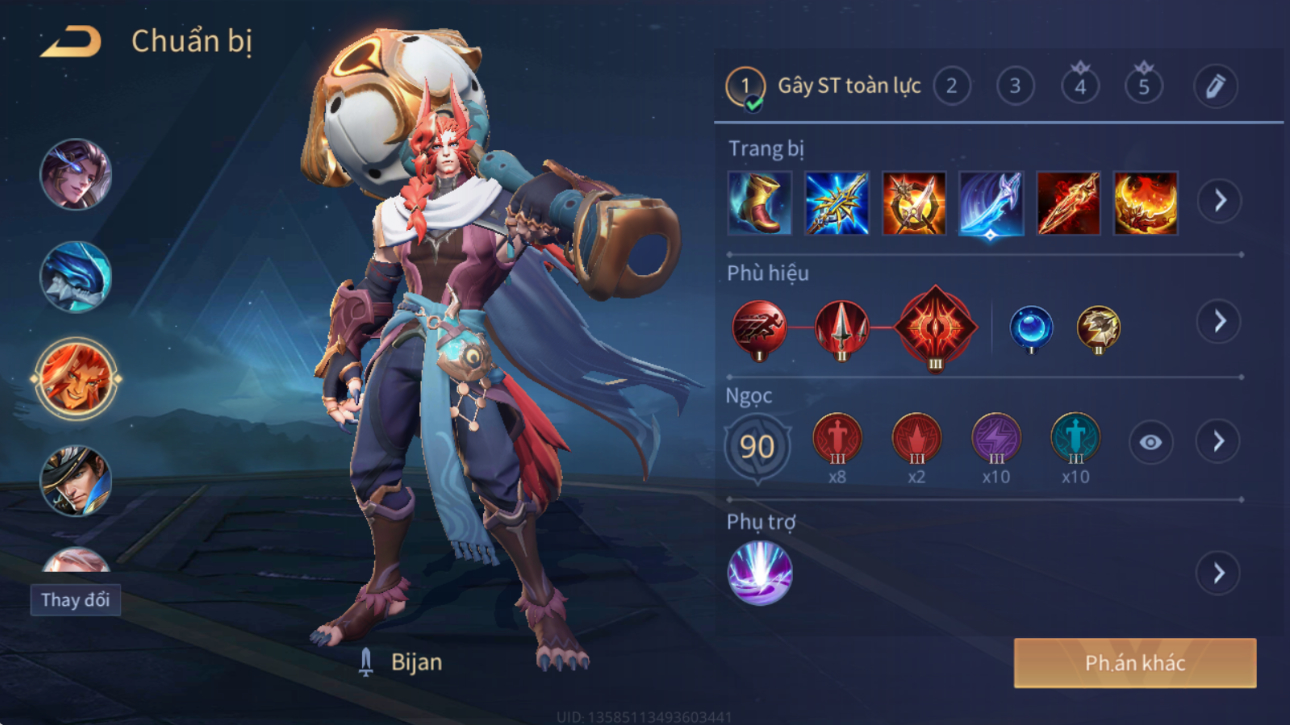Switch to loadout preset 3

coord(1015,87)
